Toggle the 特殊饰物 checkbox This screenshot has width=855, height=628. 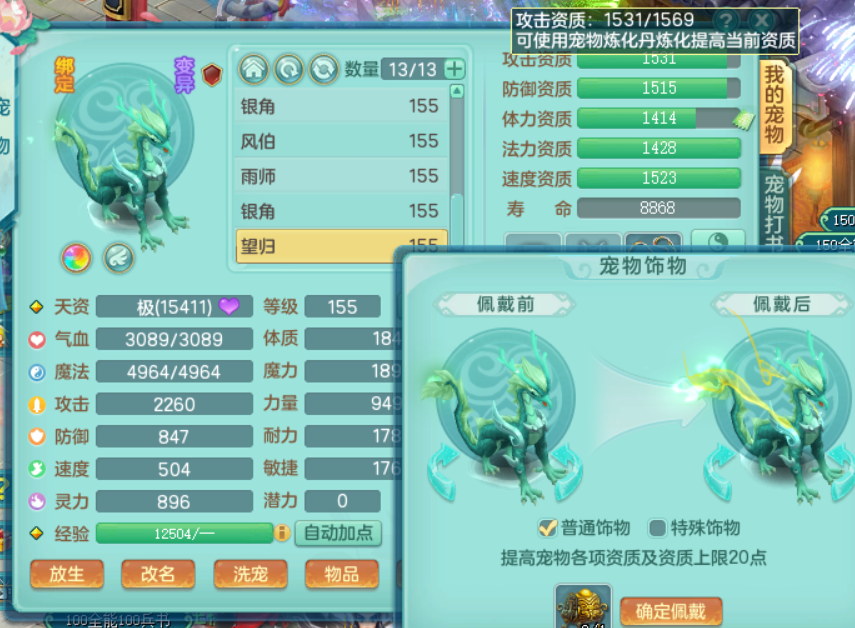tap(657, 528)
